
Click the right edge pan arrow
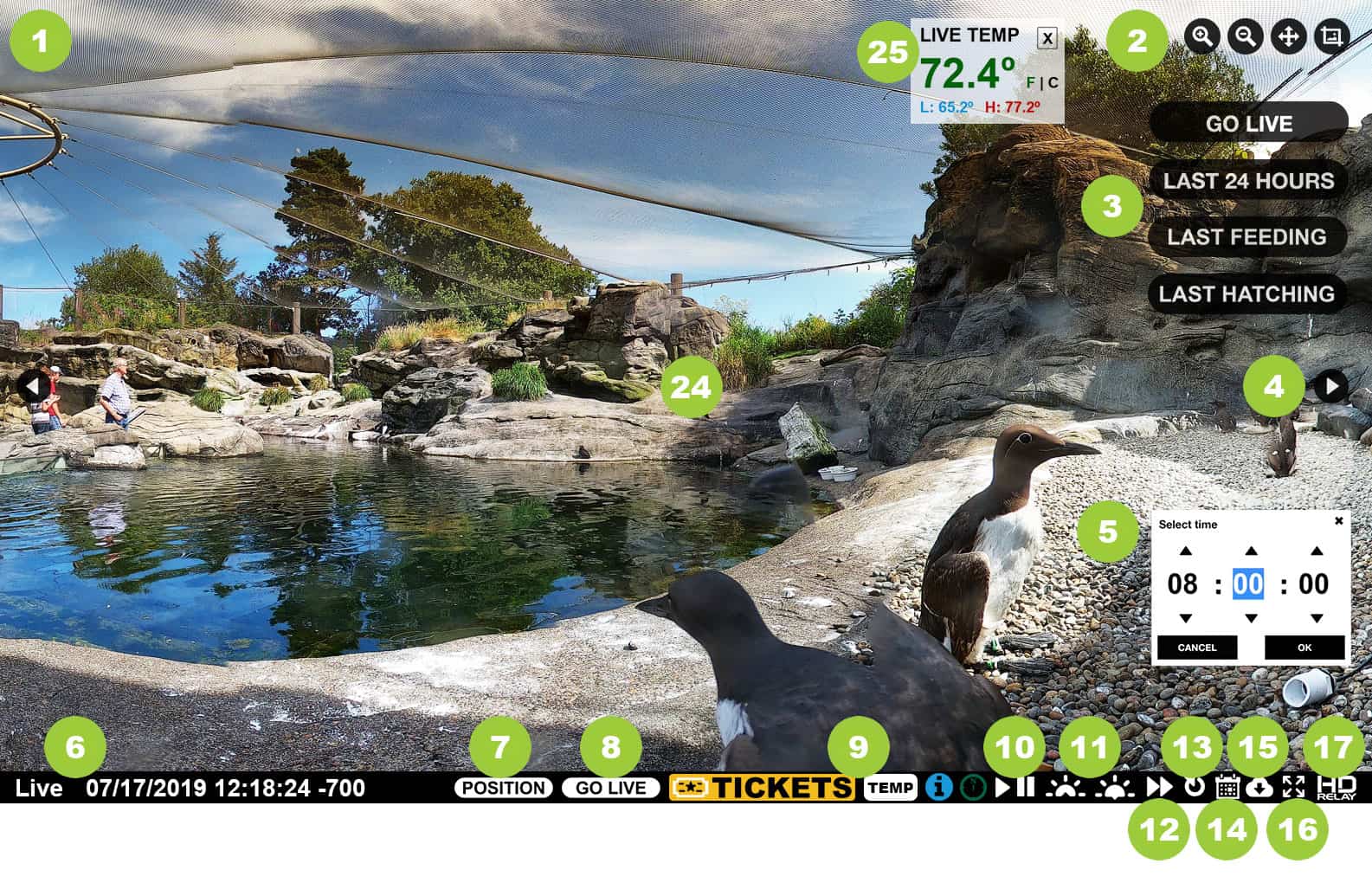pos(1330,387)
